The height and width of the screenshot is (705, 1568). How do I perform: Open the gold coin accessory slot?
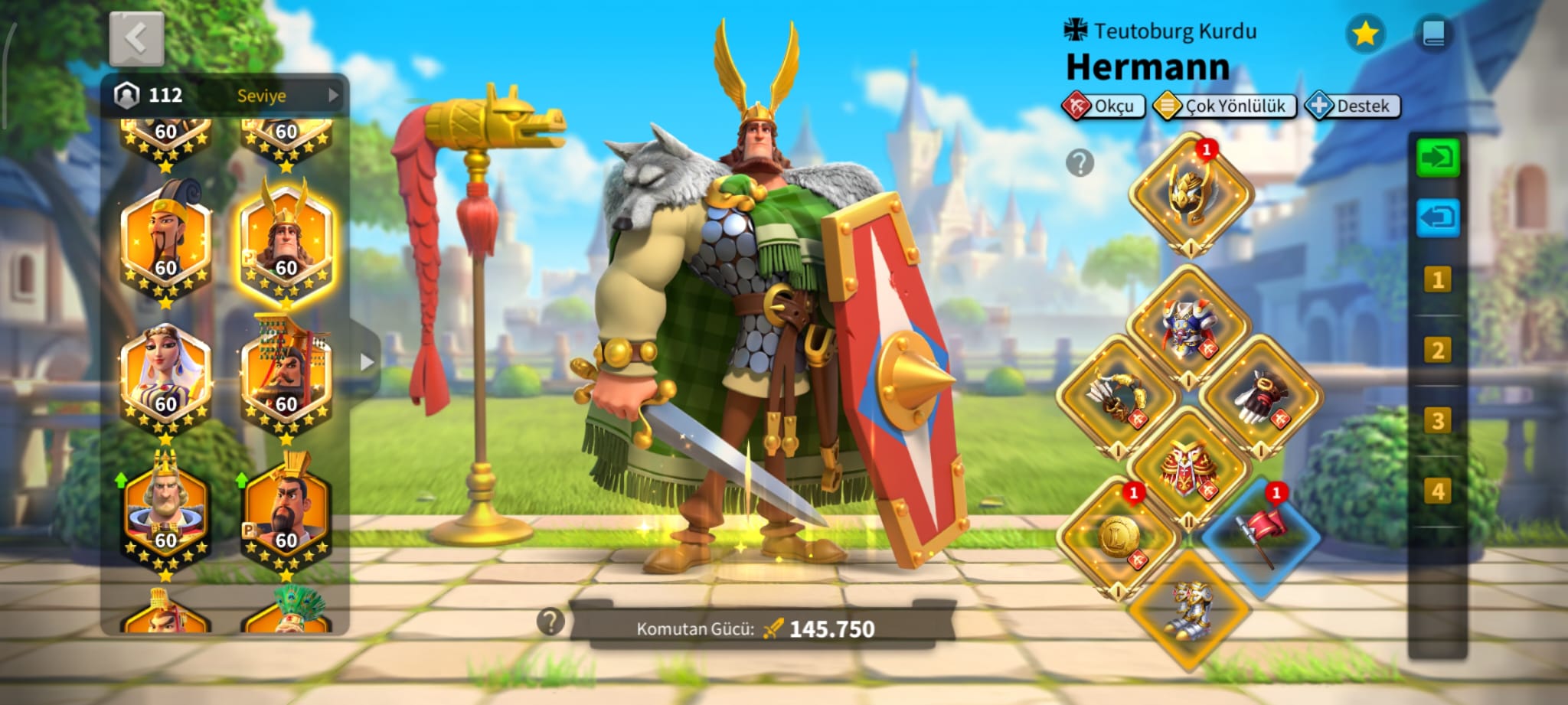click(1117, 536)
